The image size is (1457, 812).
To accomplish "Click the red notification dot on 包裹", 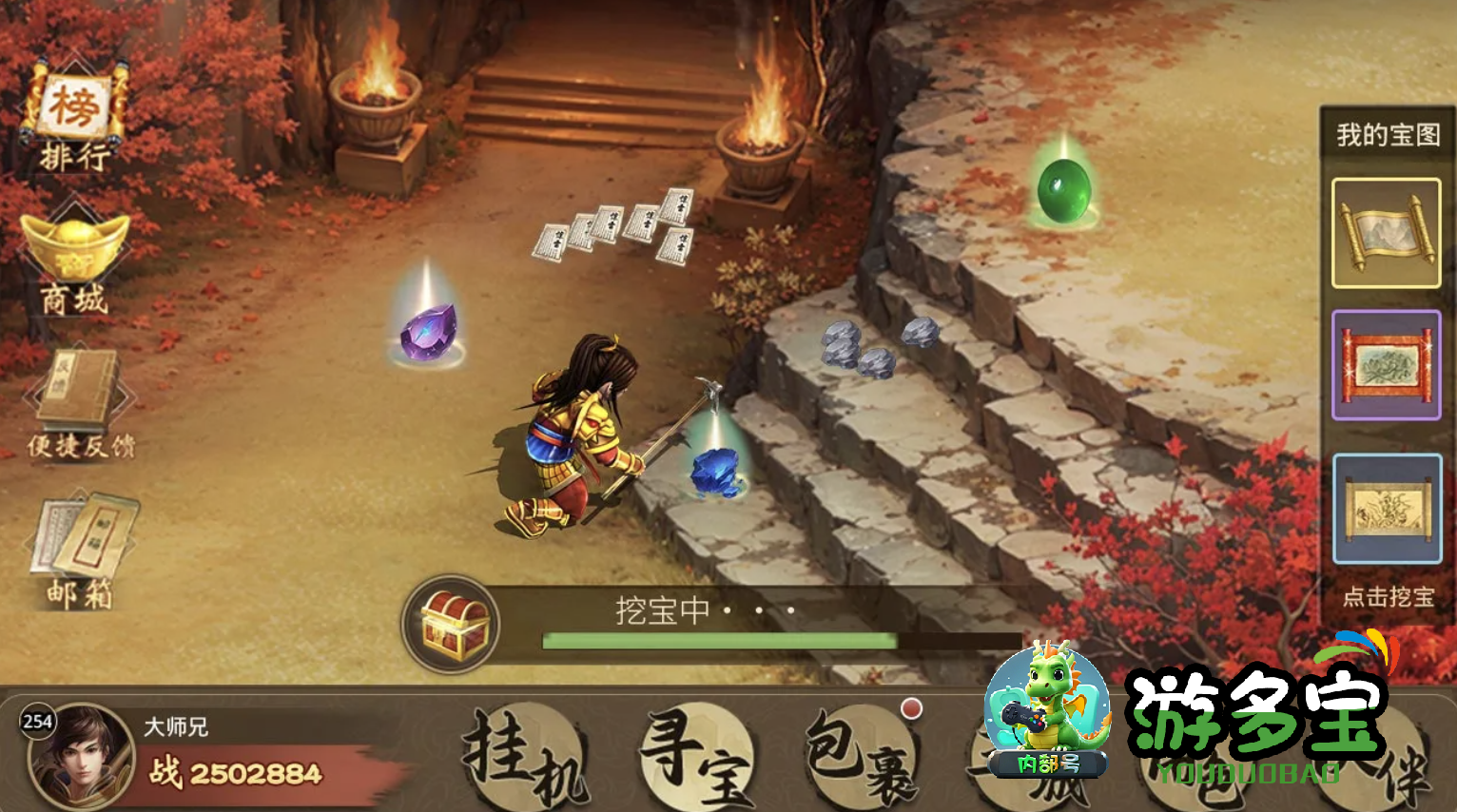I will (x=913, y=707).
